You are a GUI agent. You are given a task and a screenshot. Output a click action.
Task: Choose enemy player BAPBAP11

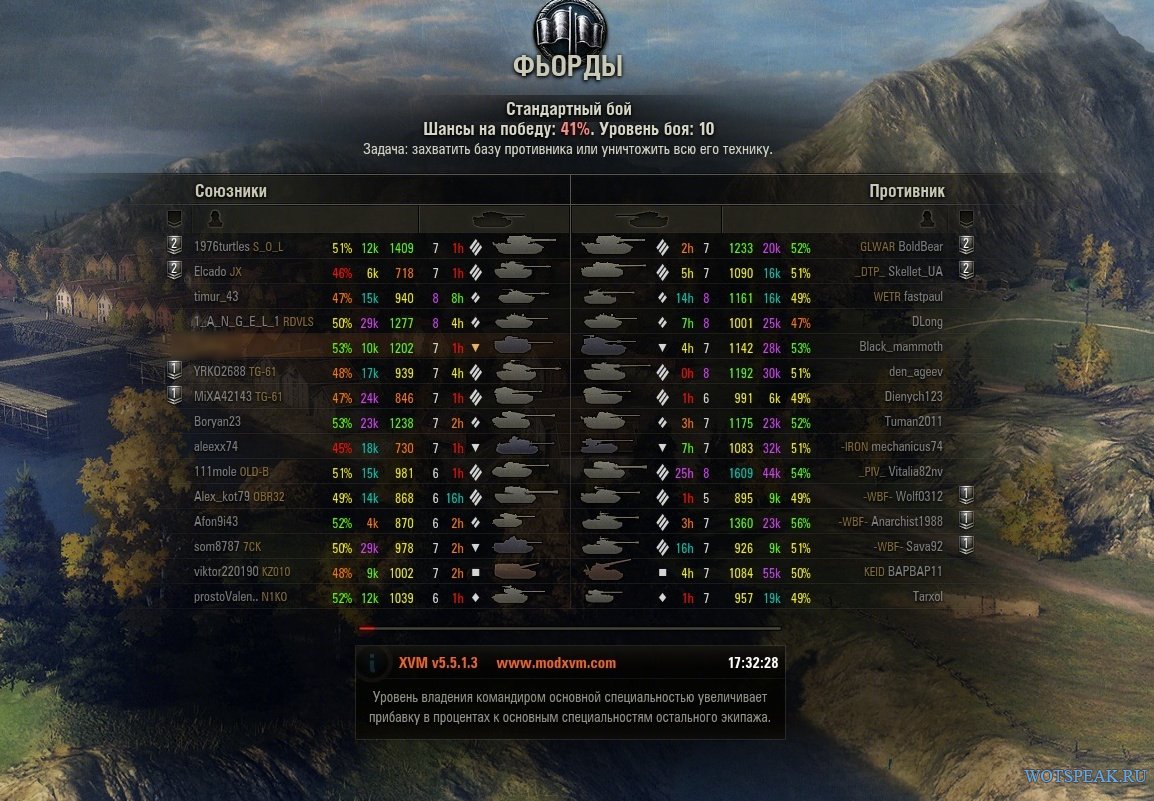(917, 572)
